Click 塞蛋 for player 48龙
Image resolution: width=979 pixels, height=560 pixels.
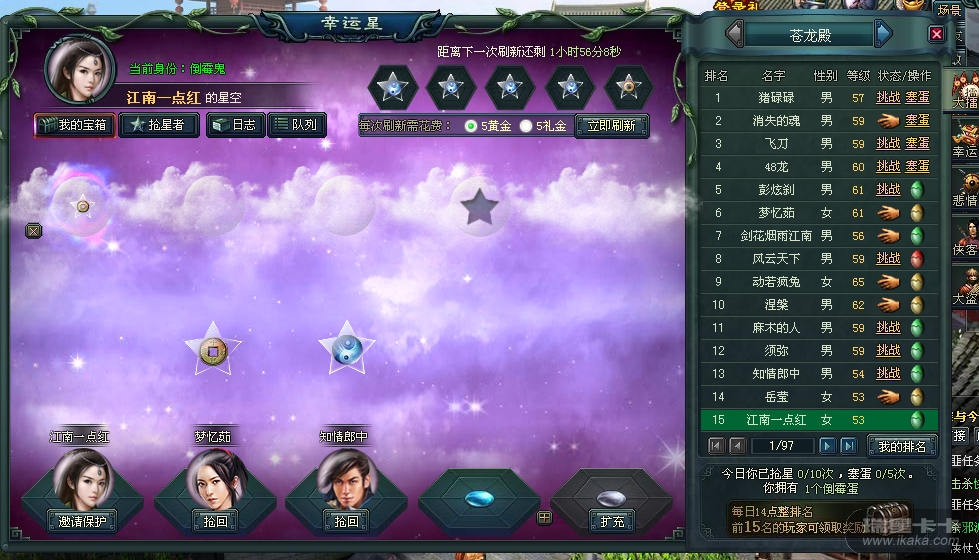tap(917, 167)
